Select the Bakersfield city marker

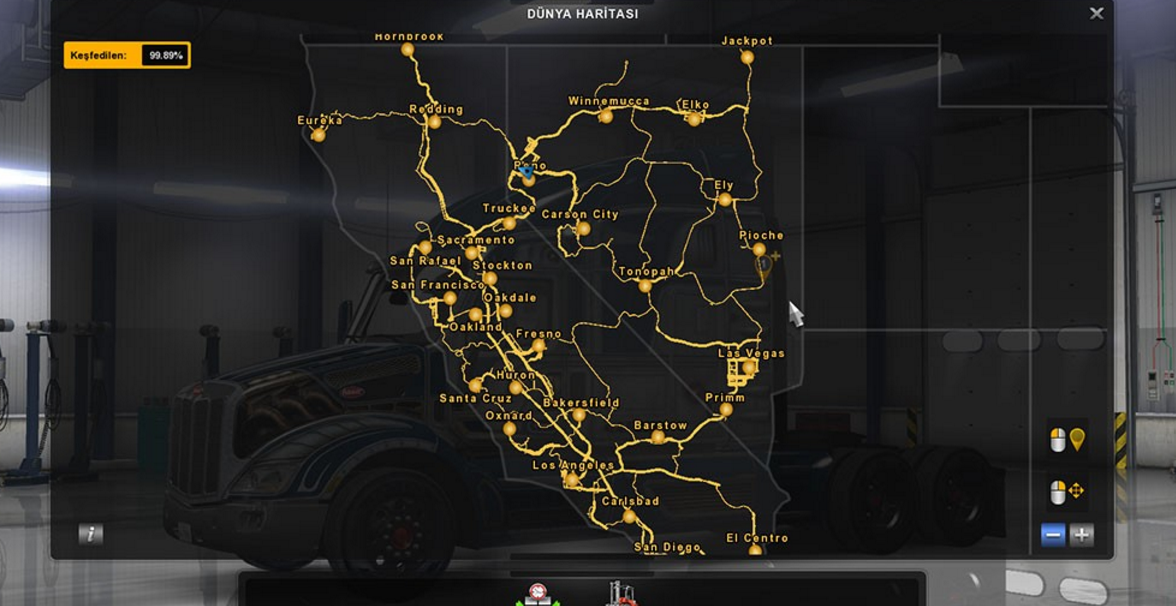tap(578, 415)
